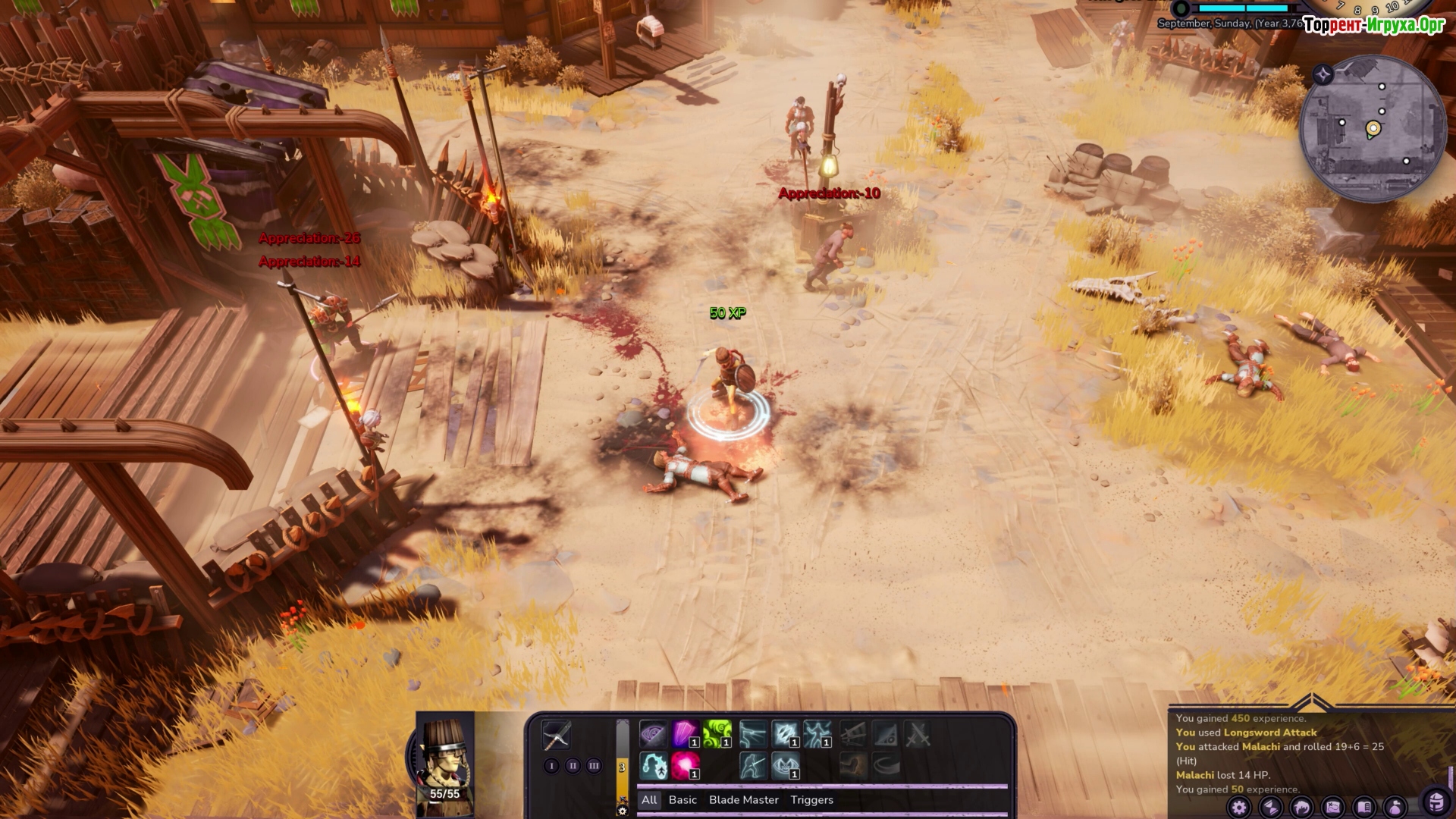1456x819 pixels.
Task: Switch to weapon set II
Action: (x=573, y=766)
